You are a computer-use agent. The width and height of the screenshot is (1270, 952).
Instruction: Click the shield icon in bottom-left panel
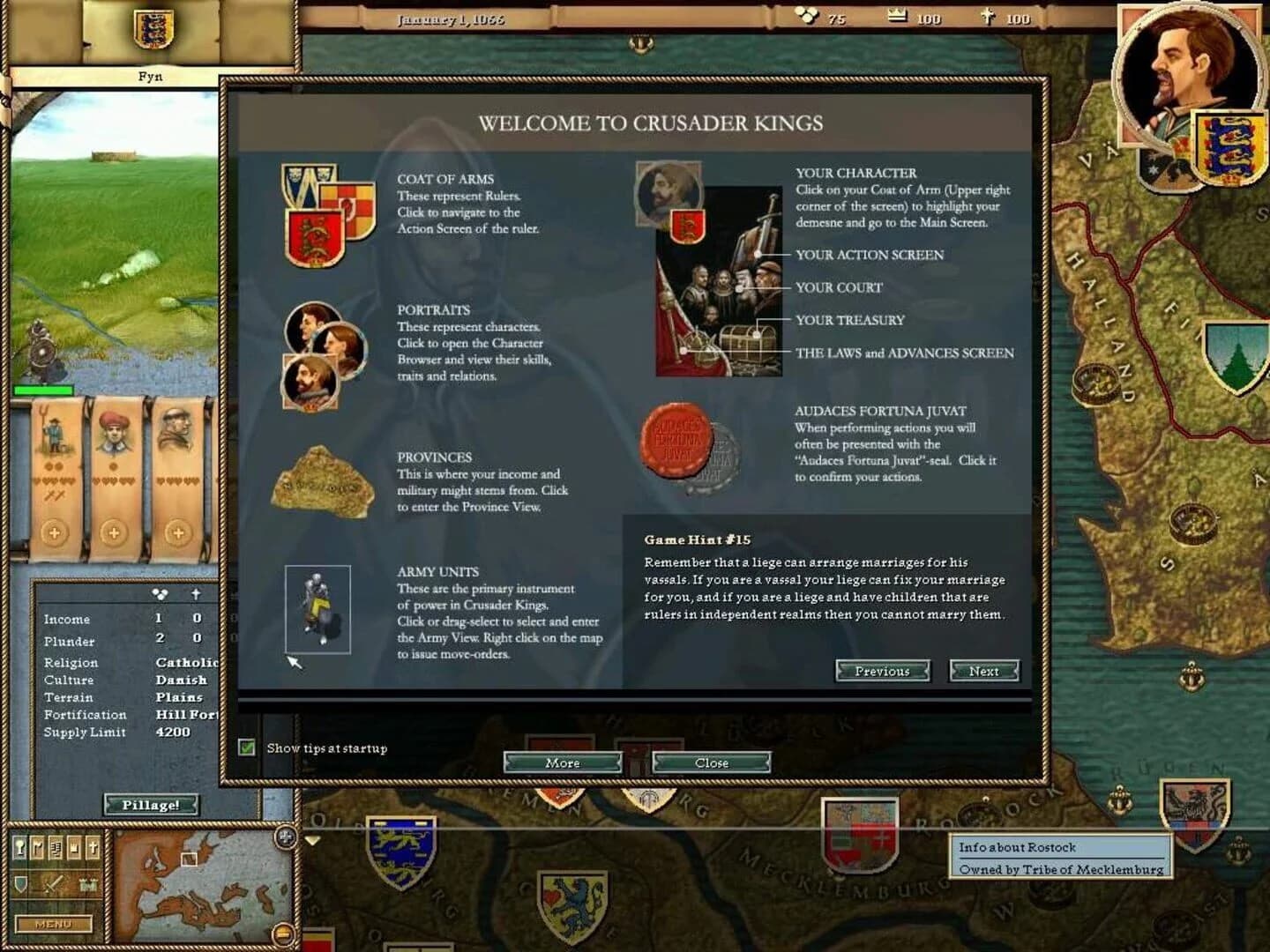coord(21,883)
